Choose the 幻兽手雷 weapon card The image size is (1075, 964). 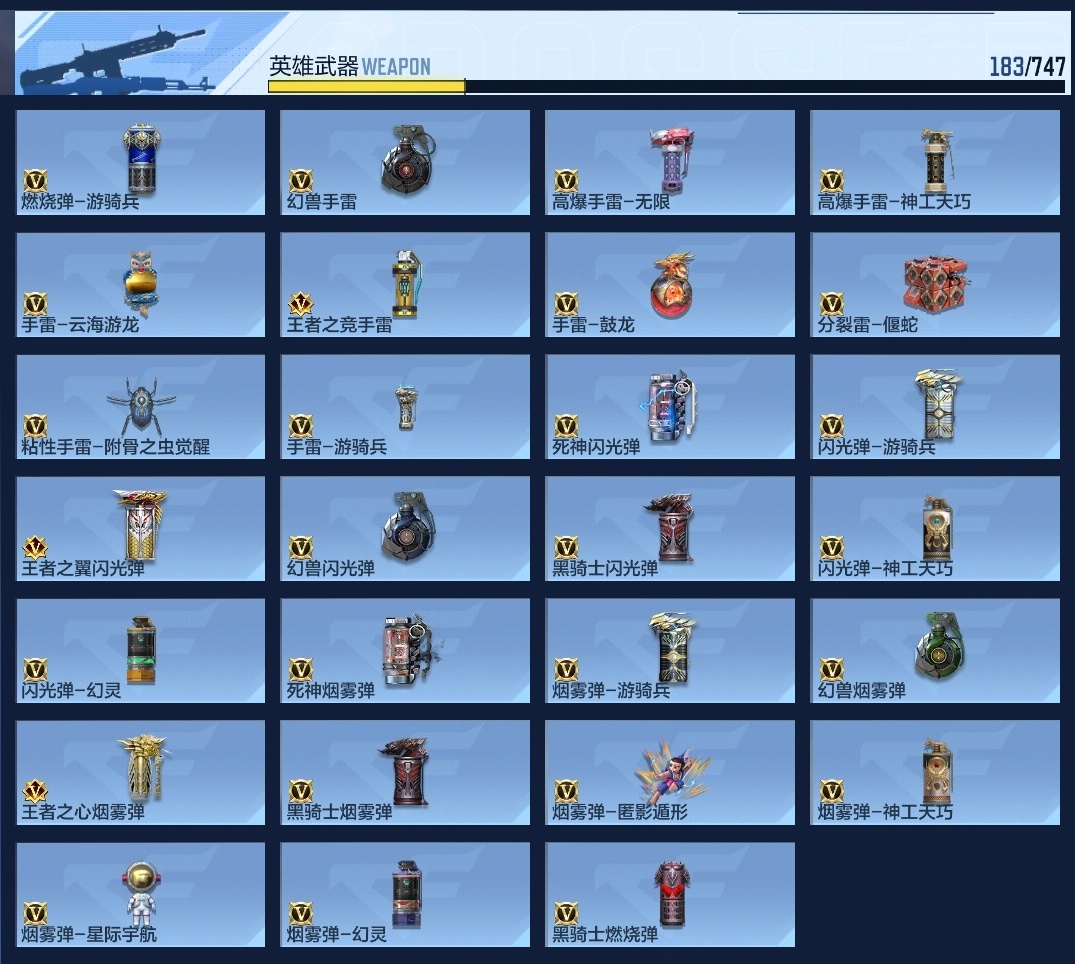[x=405, y=162]
